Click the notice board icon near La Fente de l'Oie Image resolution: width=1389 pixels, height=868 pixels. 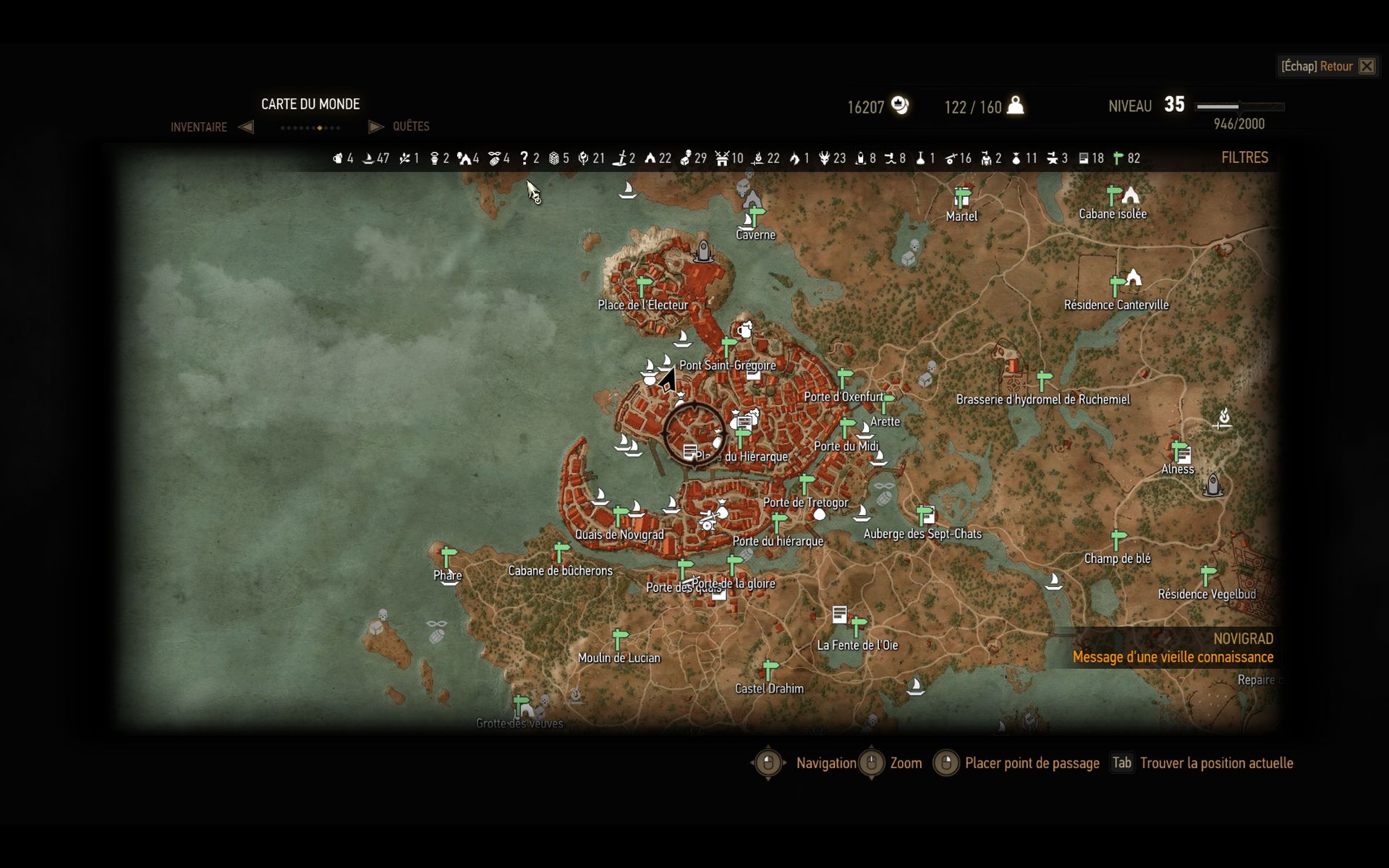coord(839,616)
